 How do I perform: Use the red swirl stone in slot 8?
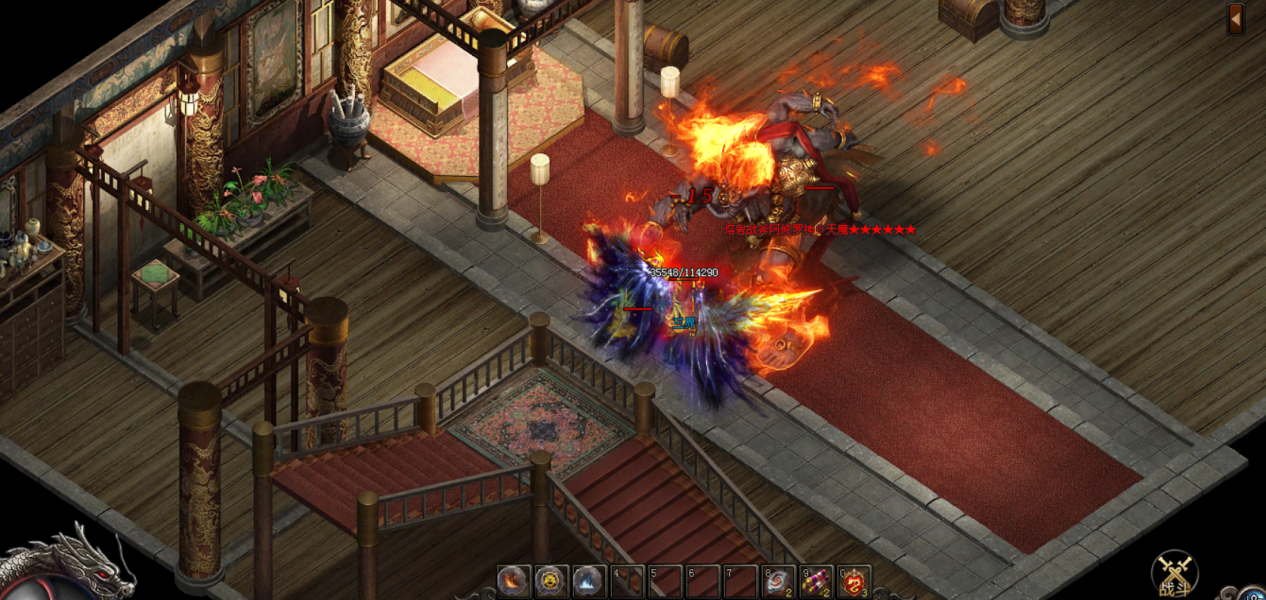coord(777,582)
